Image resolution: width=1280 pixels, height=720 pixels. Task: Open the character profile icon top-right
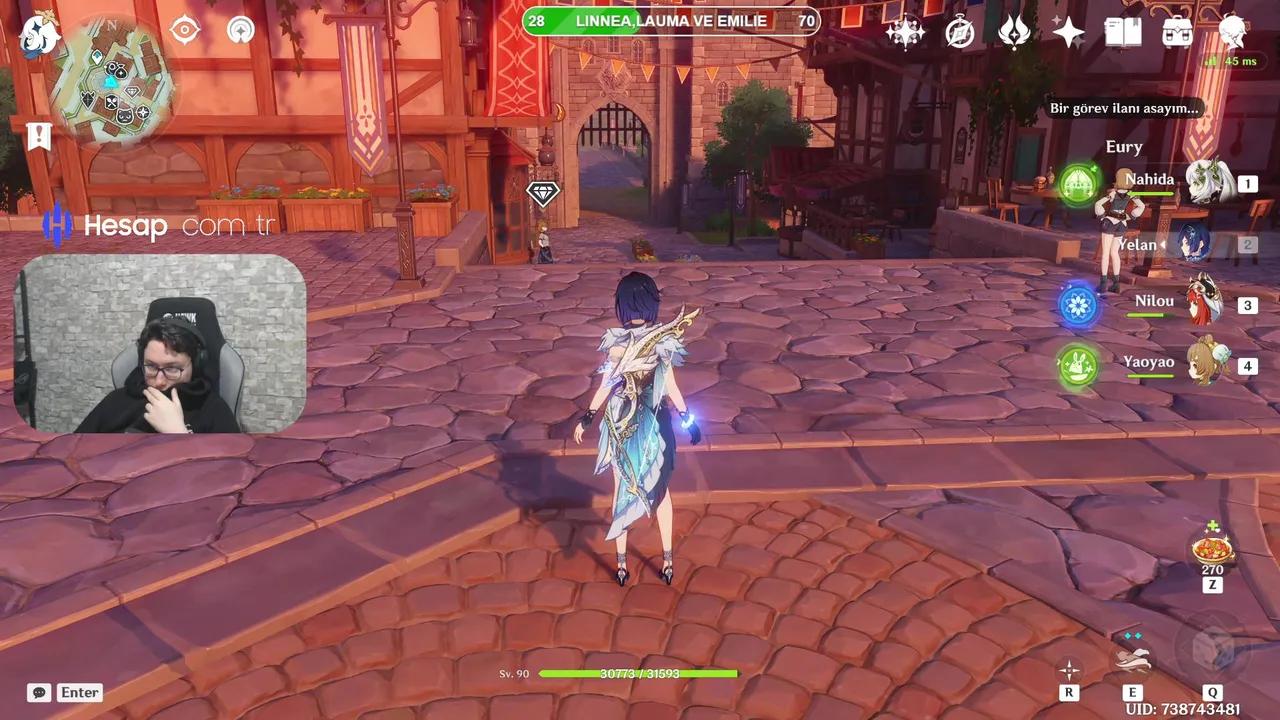pyautogui.click(x=1232, y=32)
